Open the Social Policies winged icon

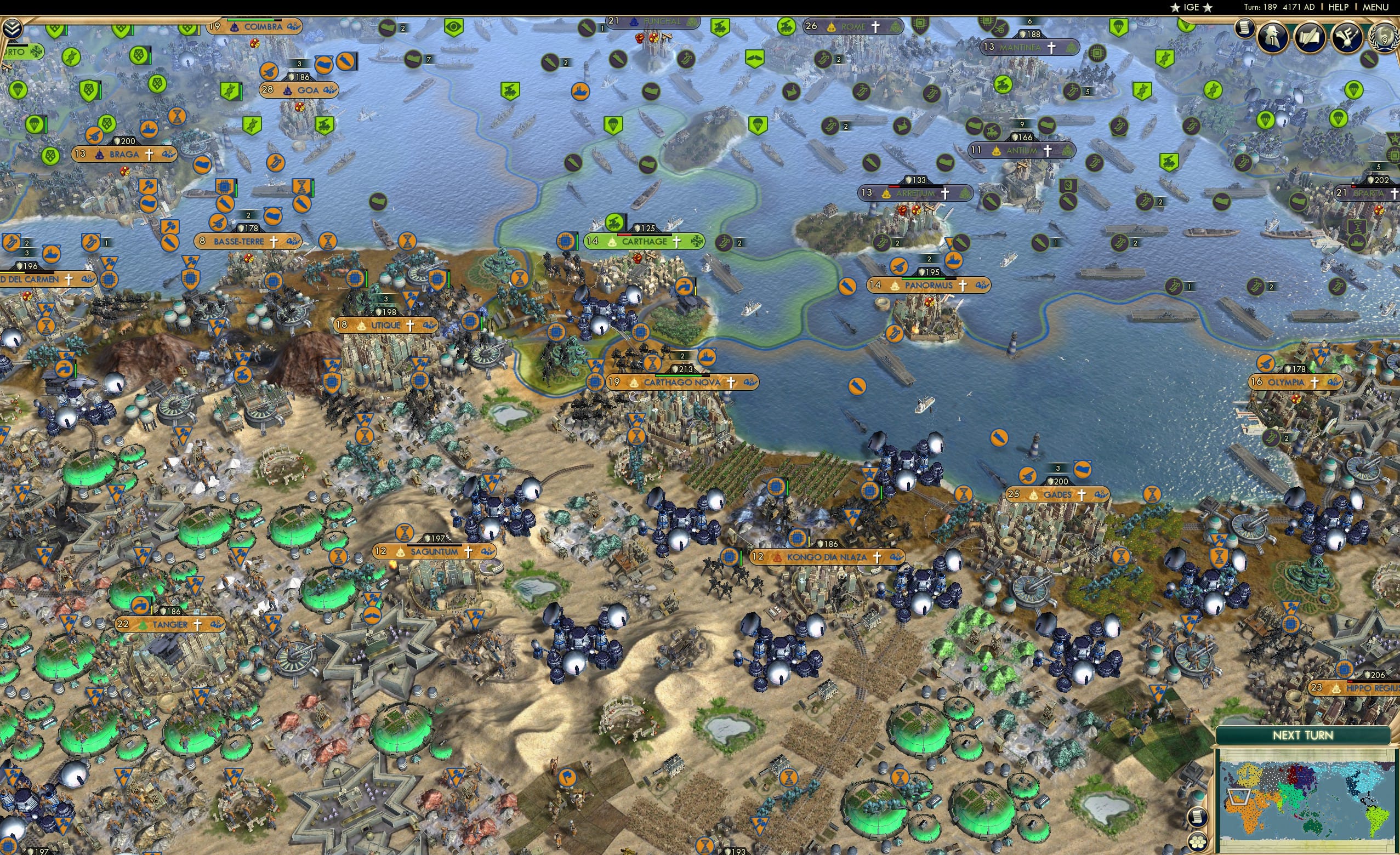click(x=1347, y=37)
